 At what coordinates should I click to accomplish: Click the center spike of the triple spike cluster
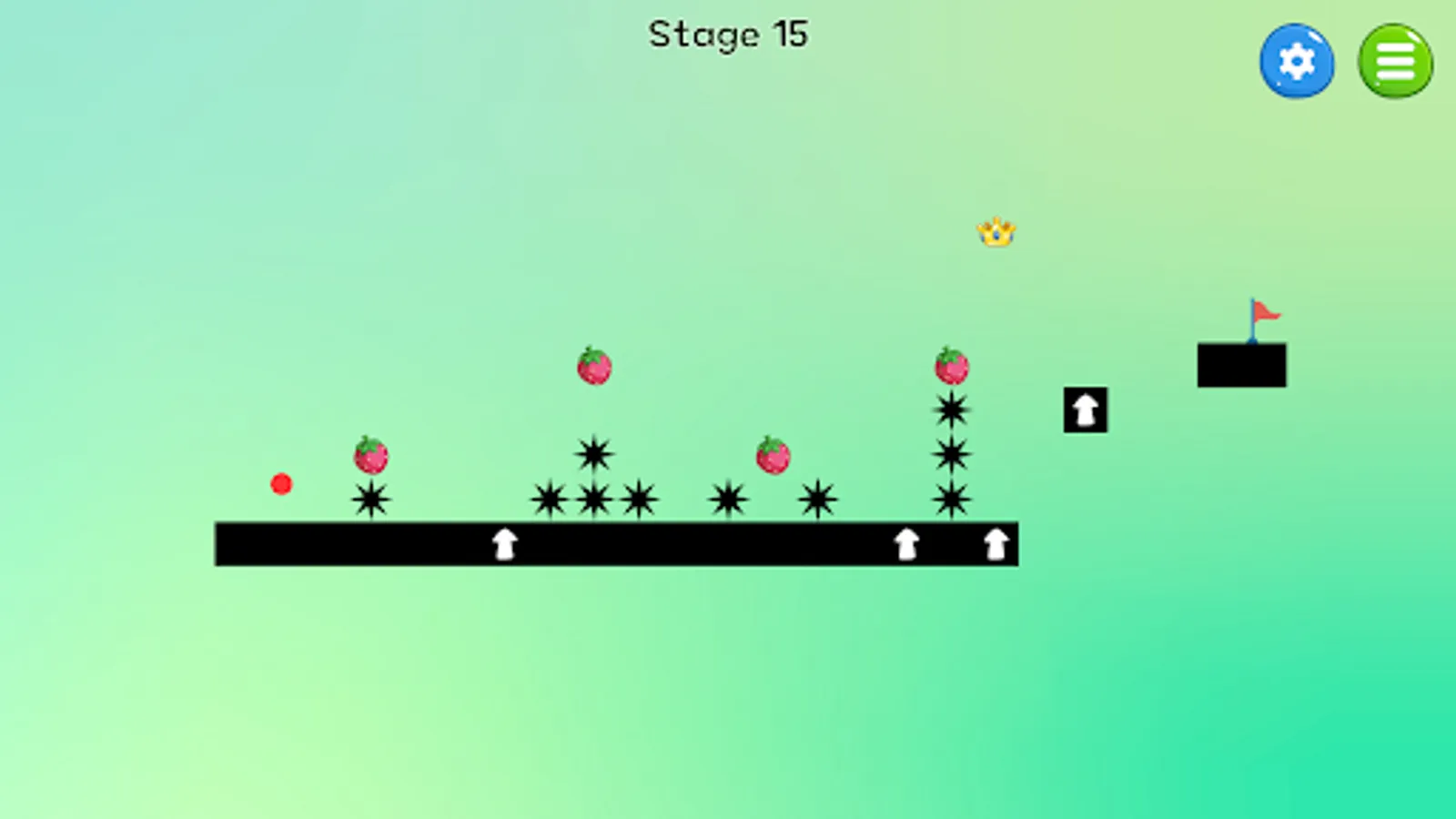pyautogui.click(x=594, y=499)
